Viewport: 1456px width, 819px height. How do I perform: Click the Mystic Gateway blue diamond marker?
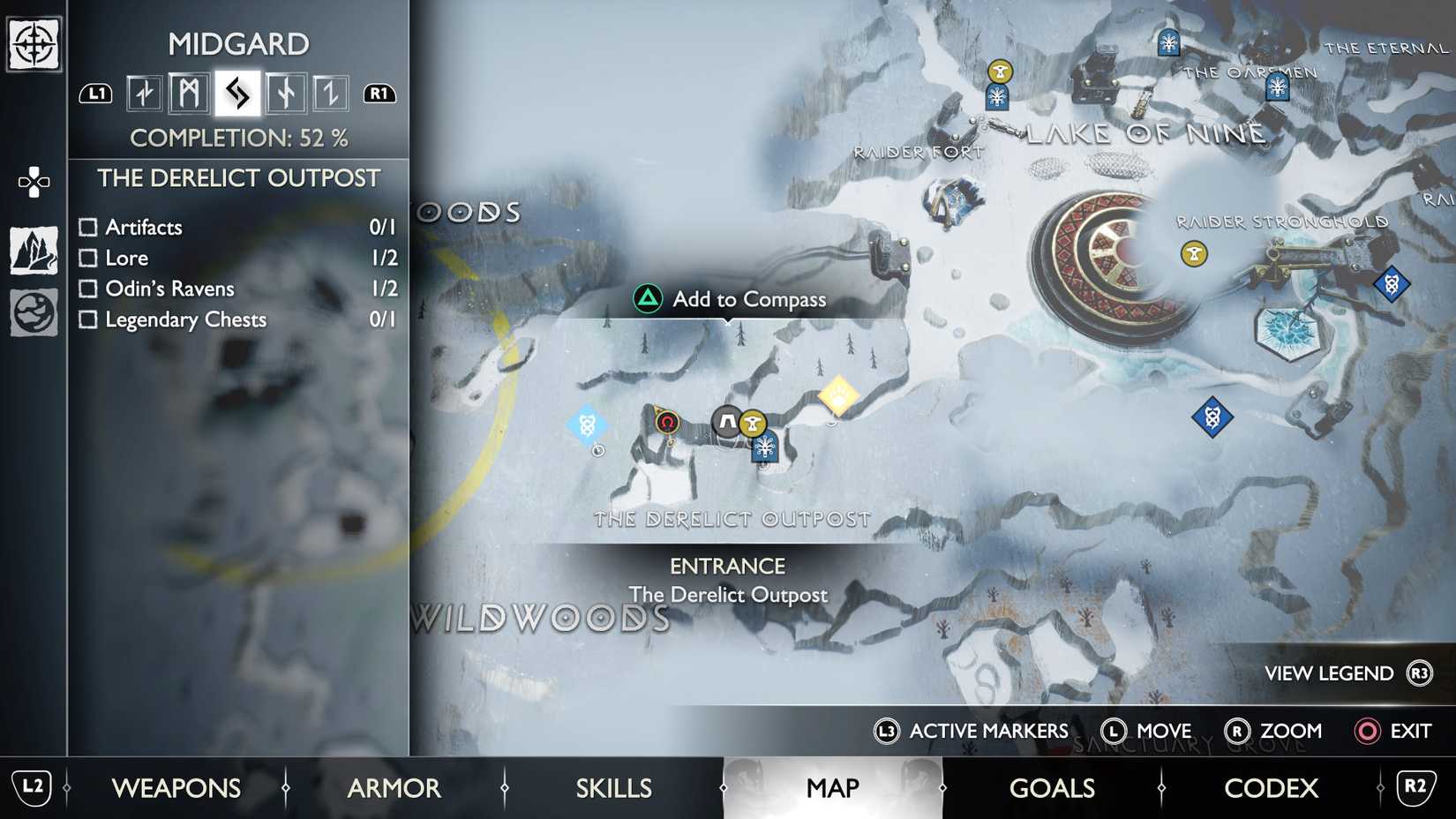coord(587,425)
